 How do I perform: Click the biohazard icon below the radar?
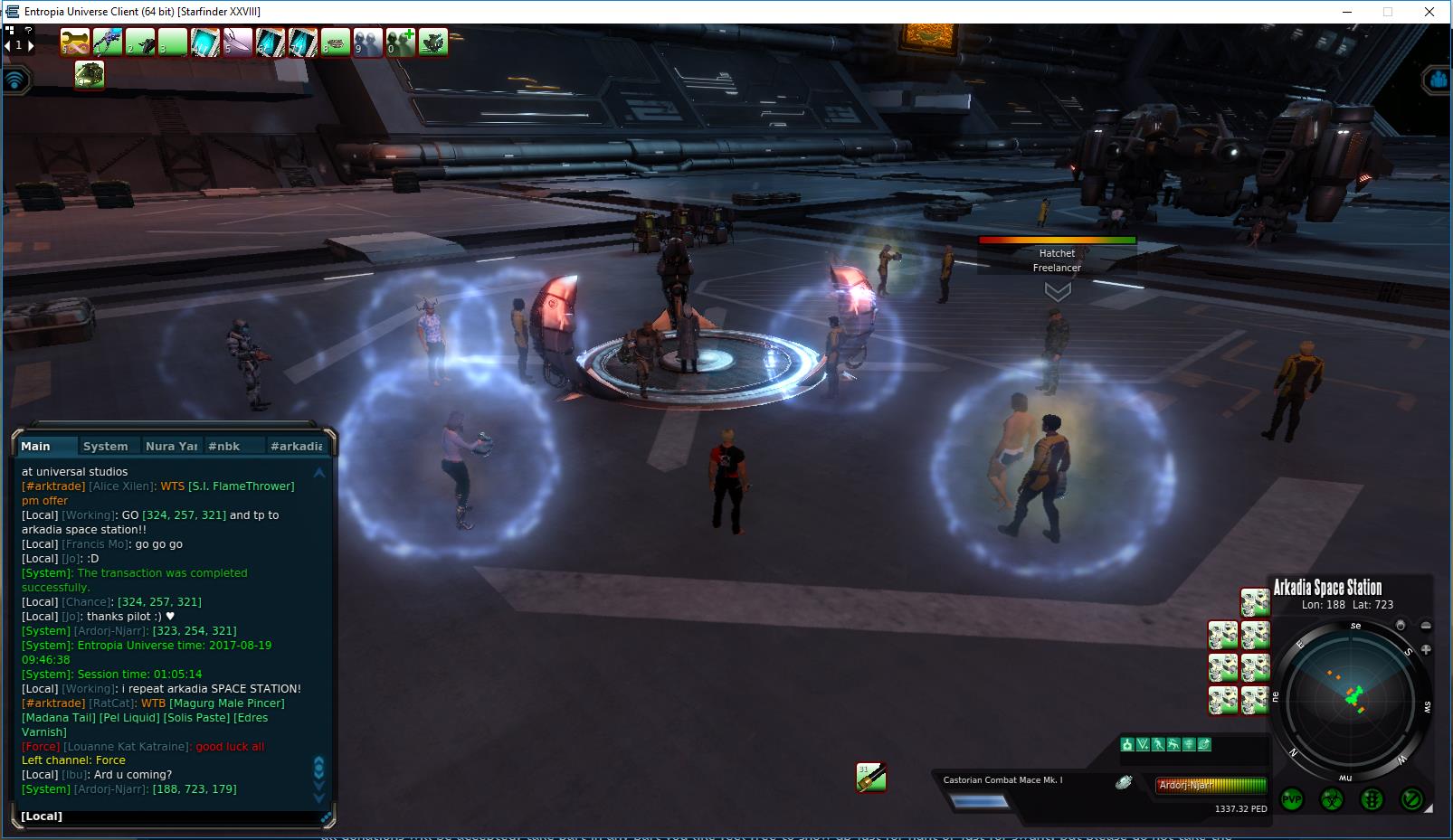1332,799
